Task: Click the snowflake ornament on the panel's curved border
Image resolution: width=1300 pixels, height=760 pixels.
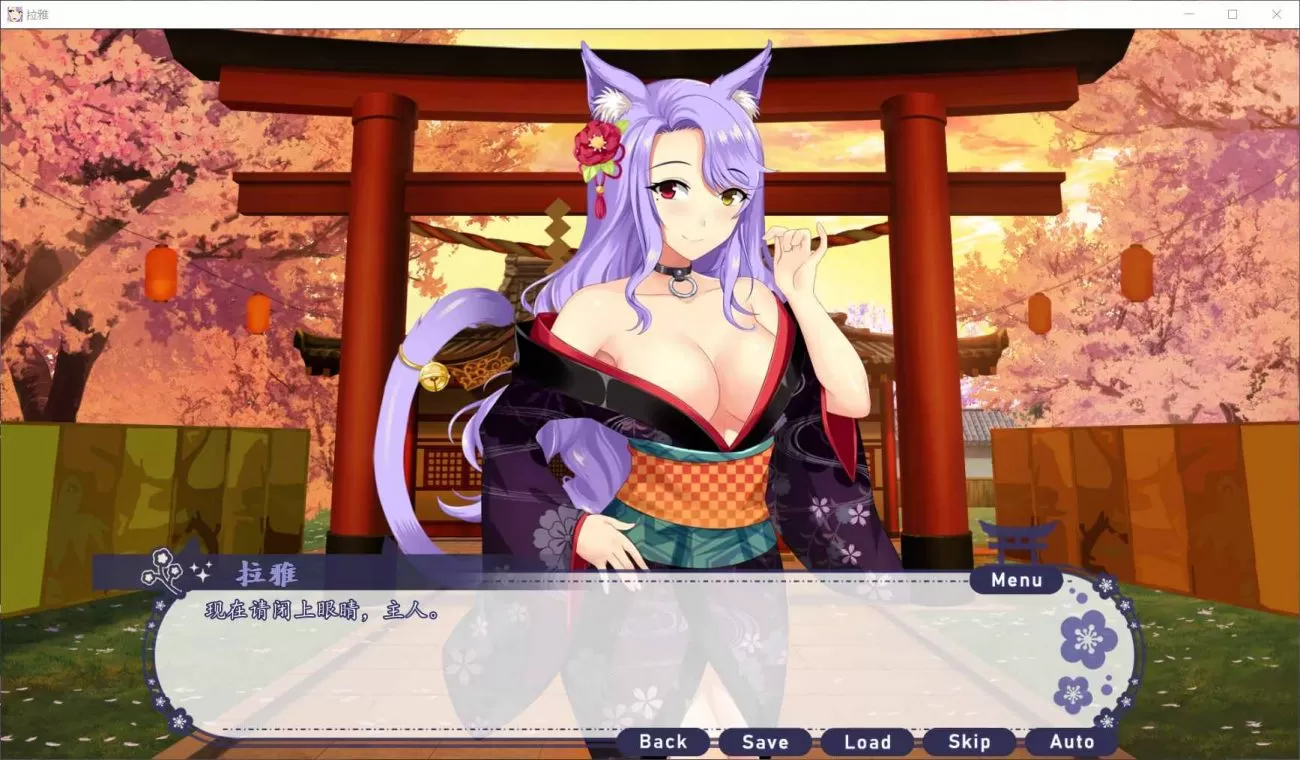Action: coord(1104,585)
